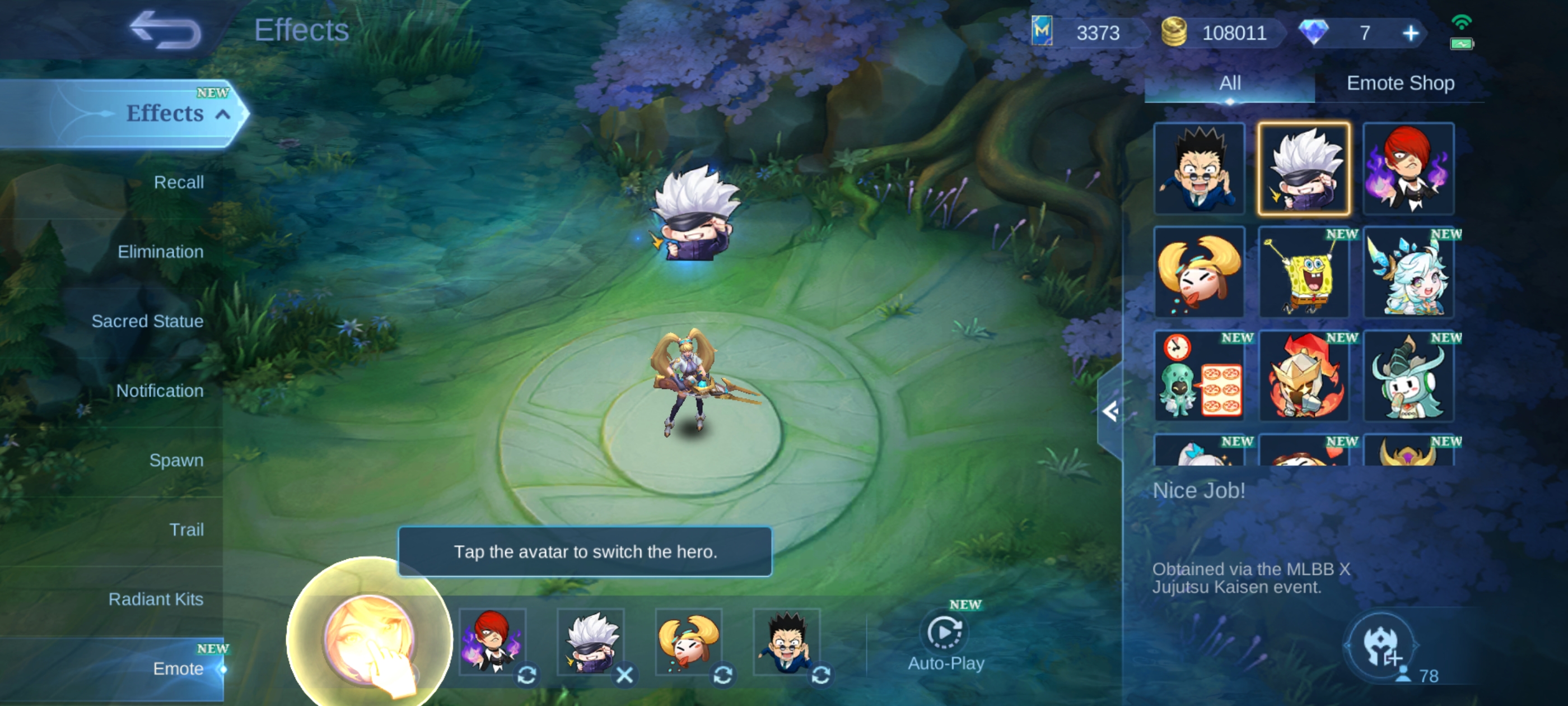1568x706 pixels.
Task: Choose the Spawn effects entry
Action: [x=176, y=460]
